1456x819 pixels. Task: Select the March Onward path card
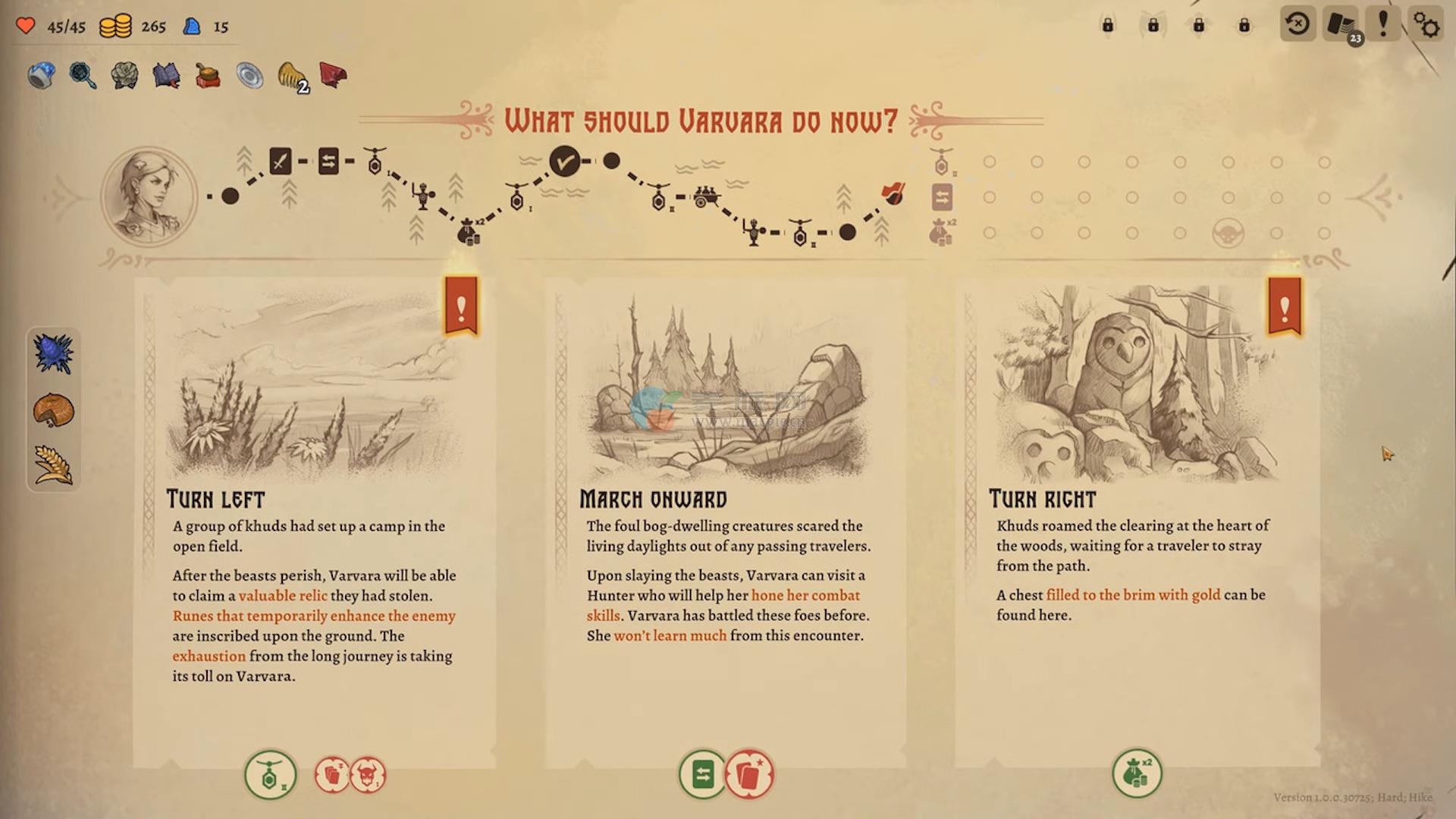(x=726, y=523)
